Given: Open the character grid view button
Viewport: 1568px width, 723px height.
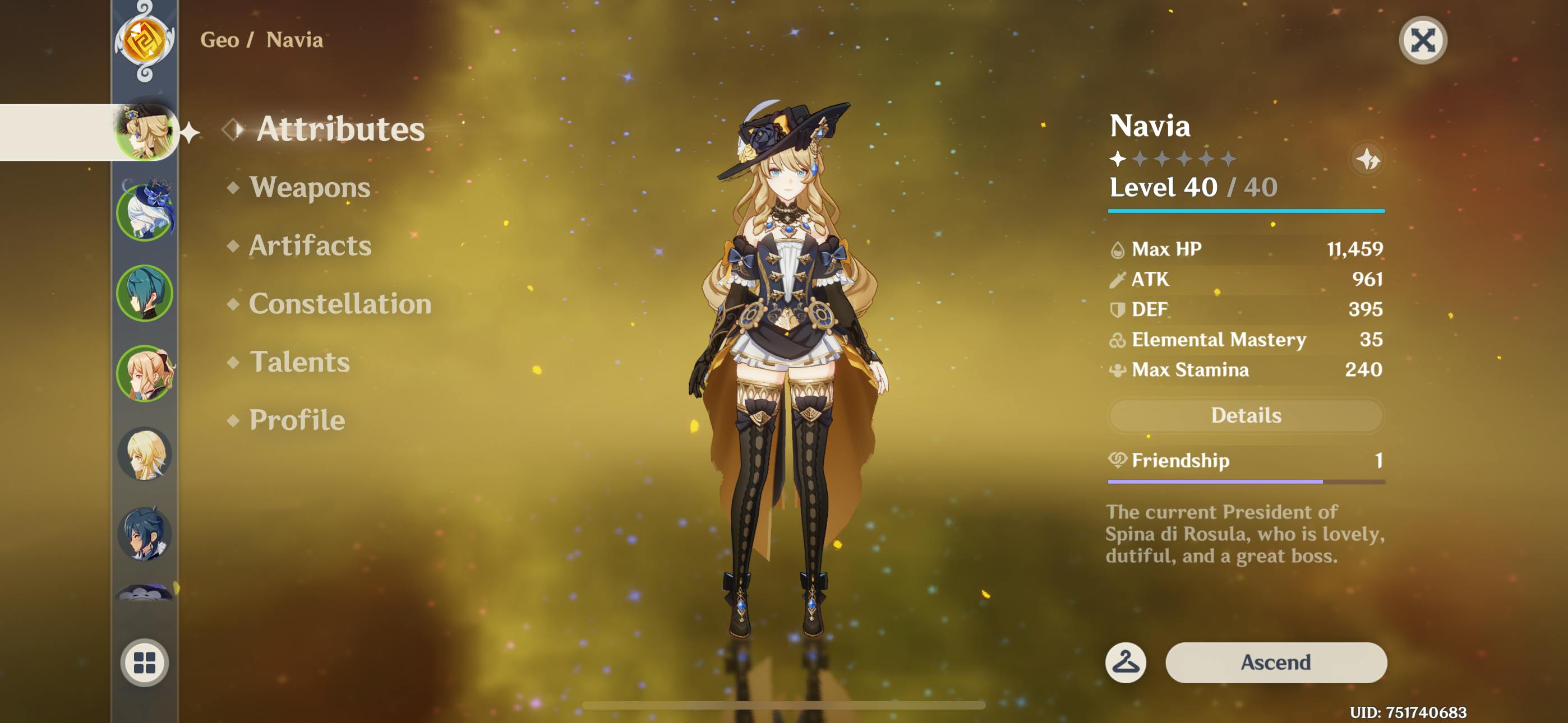Looking at the screenshot, I should click(144, 662).
